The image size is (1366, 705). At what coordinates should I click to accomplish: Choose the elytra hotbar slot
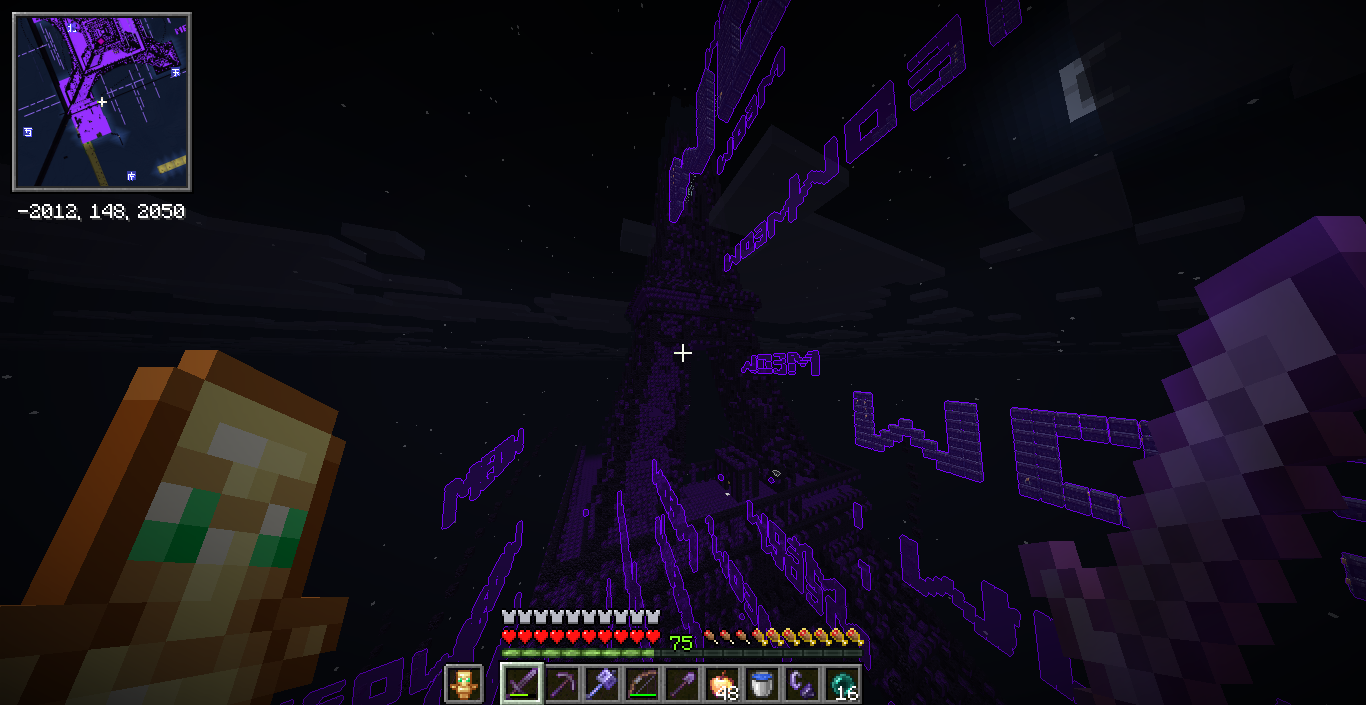click(x=802, y=684)
